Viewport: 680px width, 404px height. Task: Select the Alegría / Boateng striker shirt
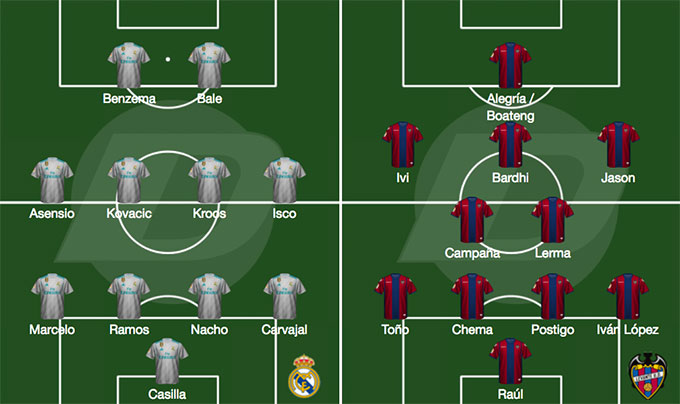510,66
